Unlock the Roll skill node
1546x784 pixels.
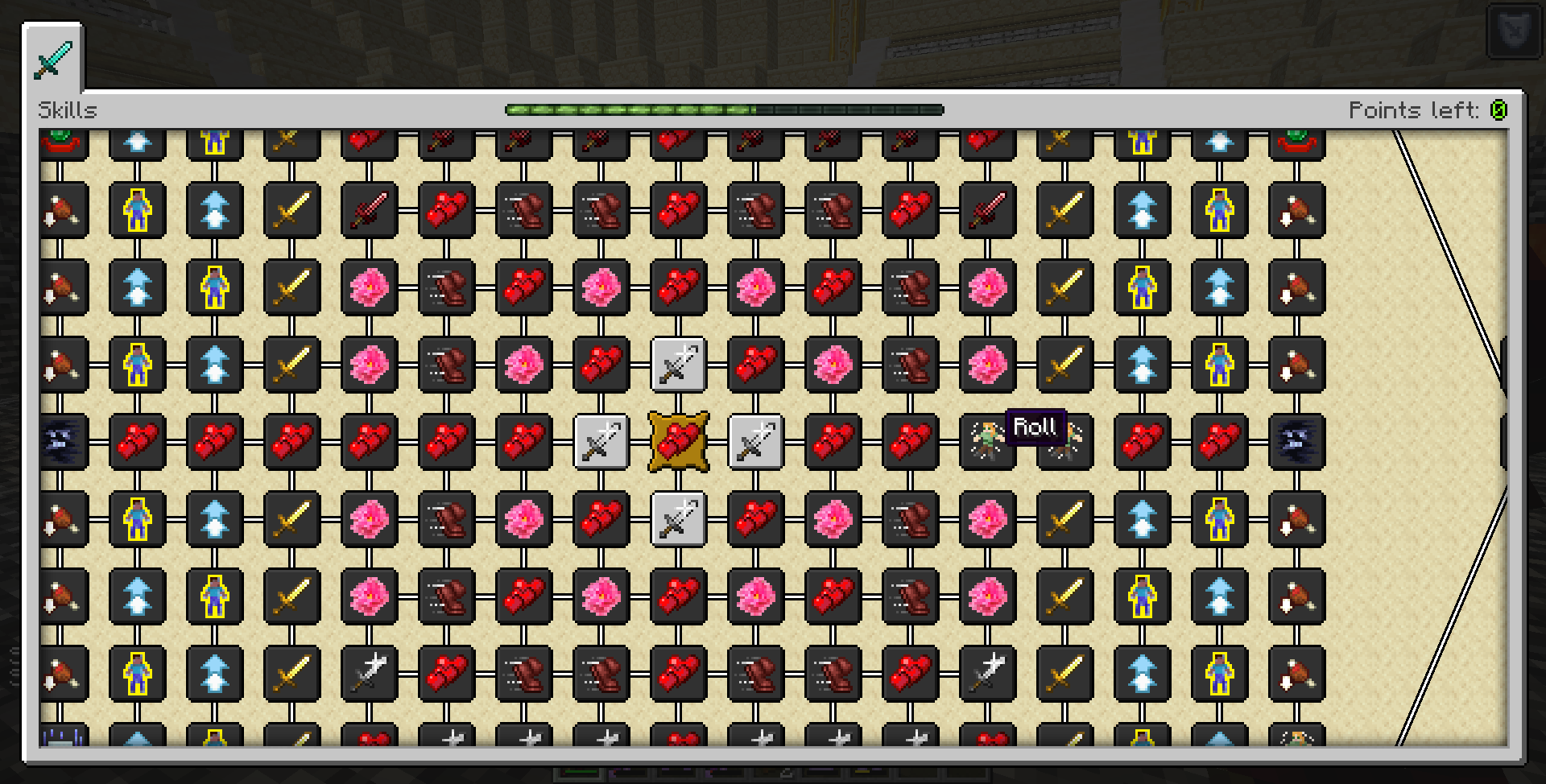pyautogui.click(x=988, y=441)
